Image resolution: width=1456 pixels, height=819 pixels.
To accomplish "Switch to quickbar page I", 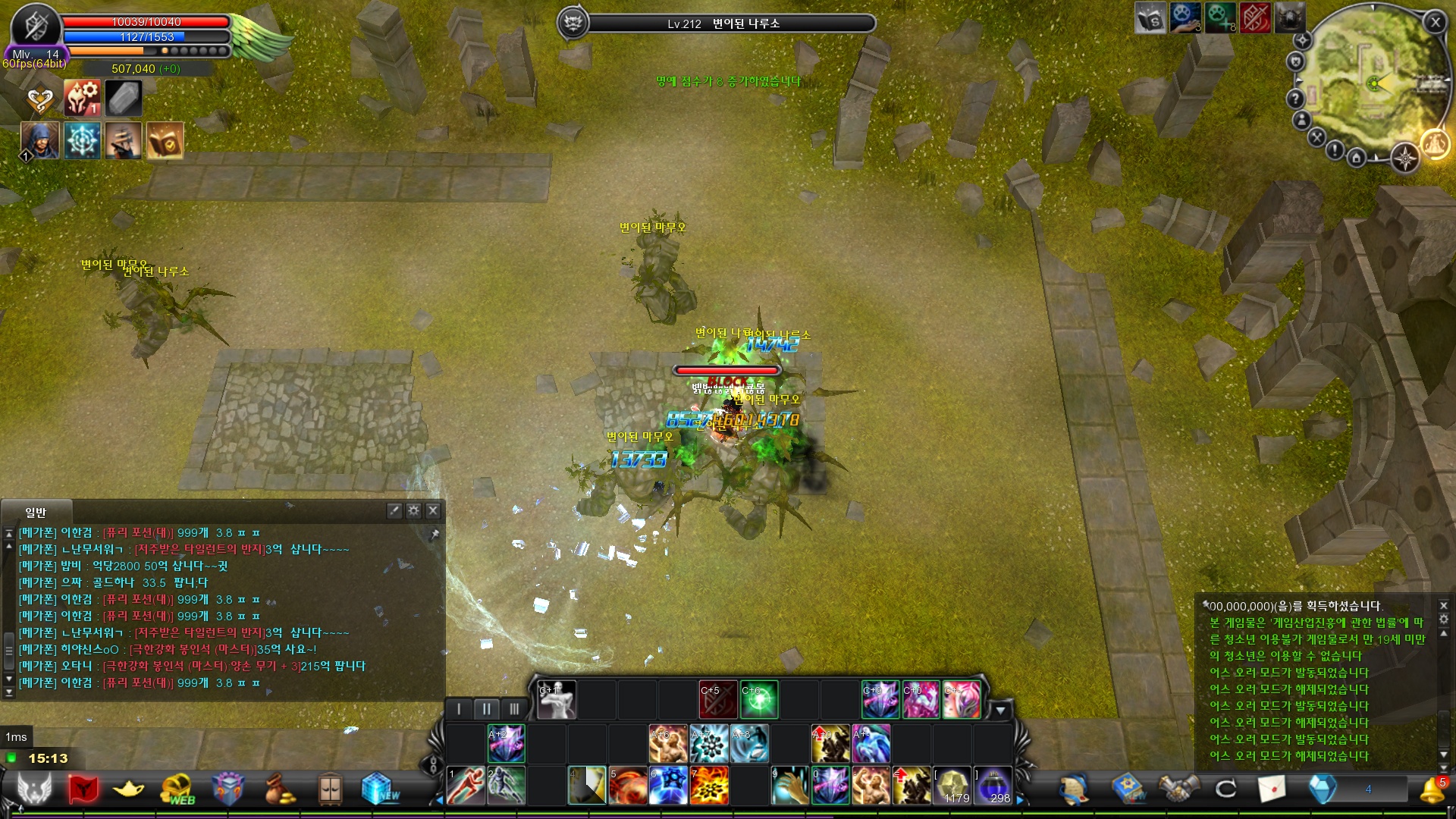I will pyautogui.click(x=459, y=709).
